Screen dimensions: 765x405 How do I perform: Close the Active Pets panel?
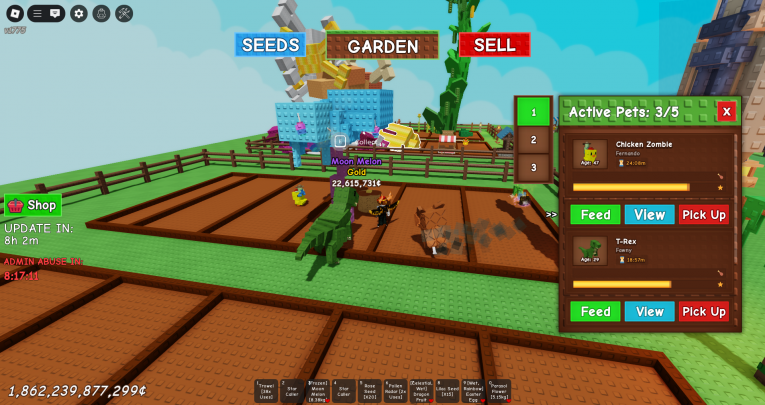click(726, 112)
